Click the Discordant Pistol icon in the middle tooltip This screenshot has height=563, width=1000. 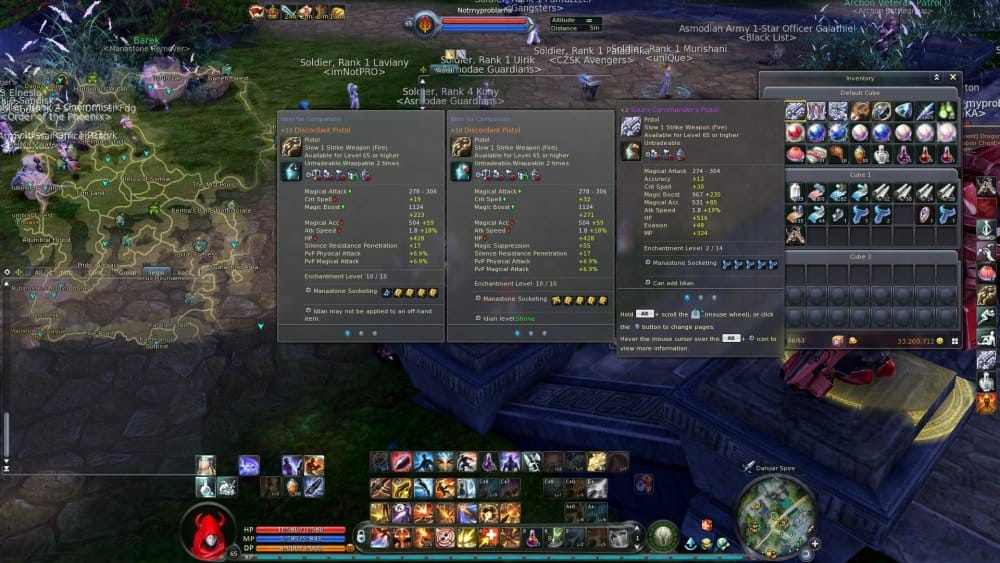coord(460,147)
